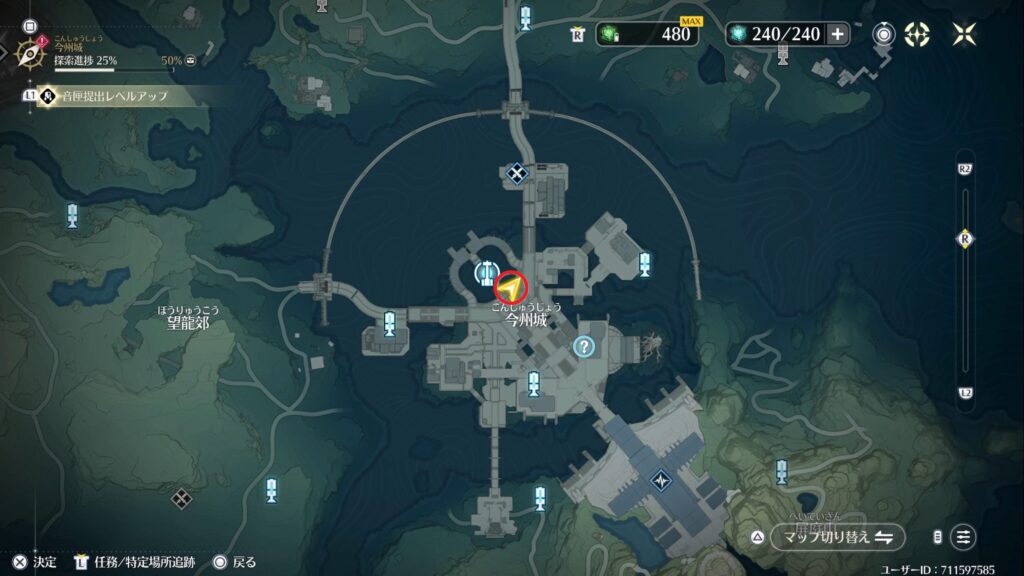
Task: Select the beacon marker near 望龍郊 label
Action: coord(389,322)
